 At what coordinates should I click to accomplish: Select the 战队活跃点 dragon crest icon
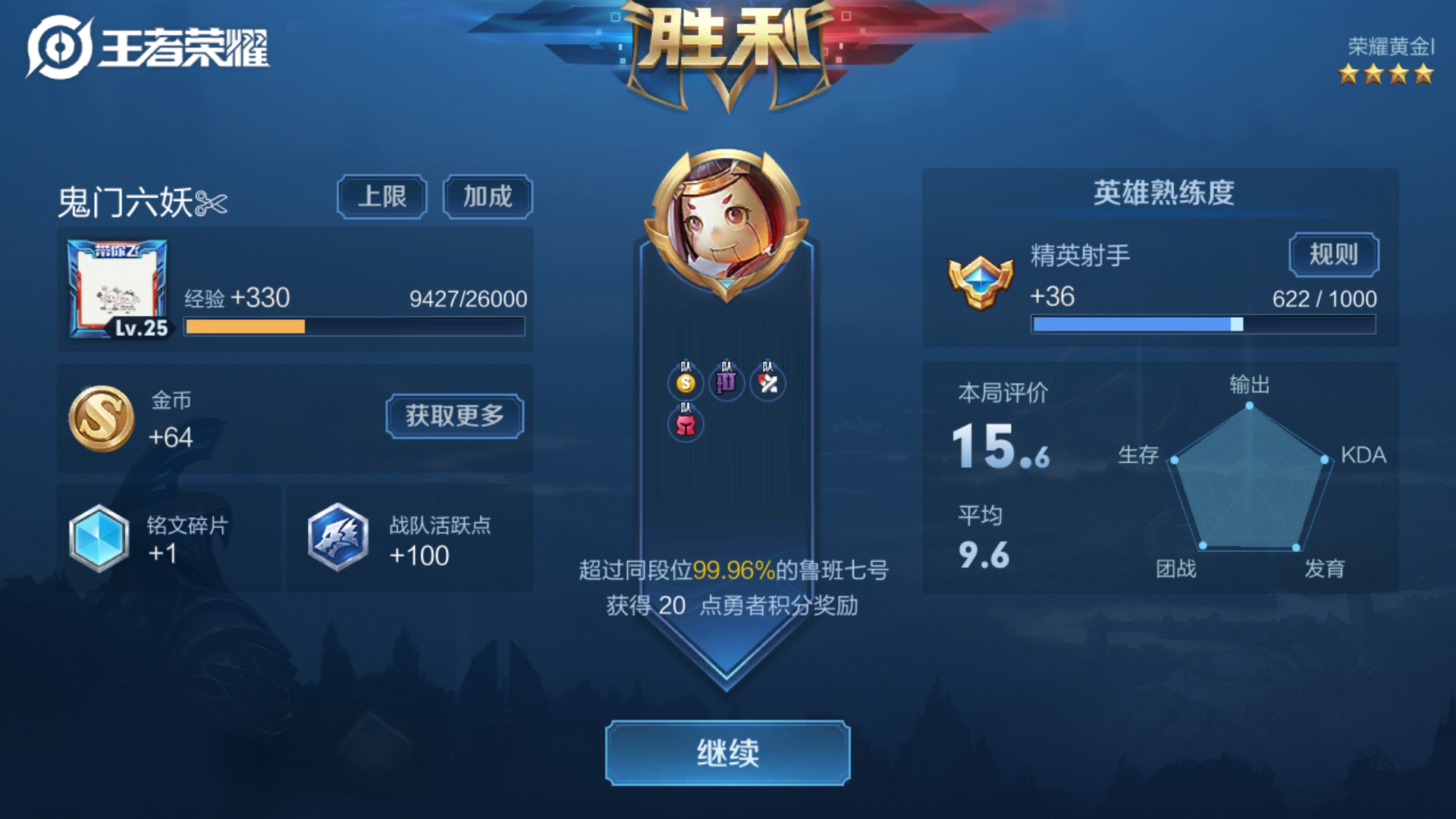pos(336,538)
